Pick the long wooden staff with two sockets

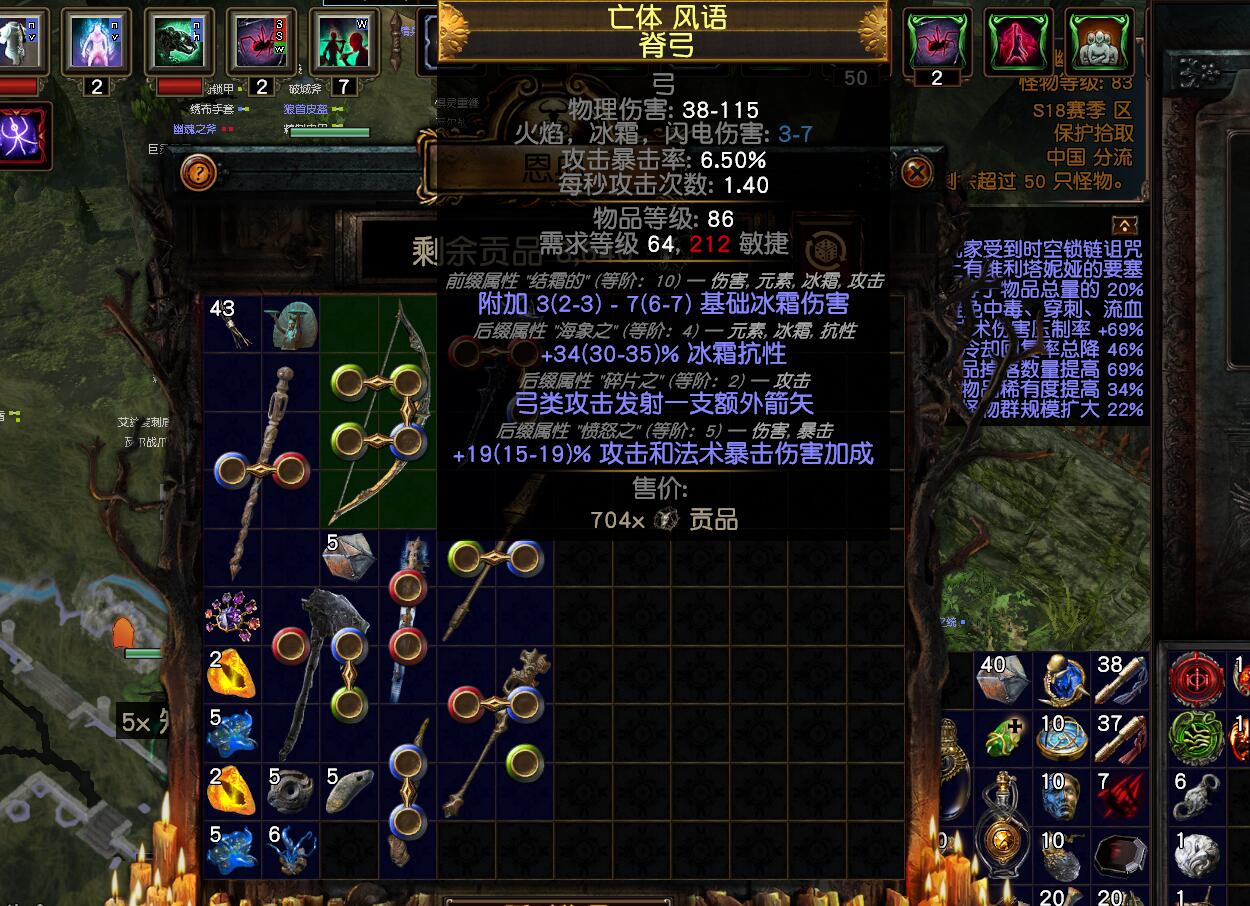(258, 470)
